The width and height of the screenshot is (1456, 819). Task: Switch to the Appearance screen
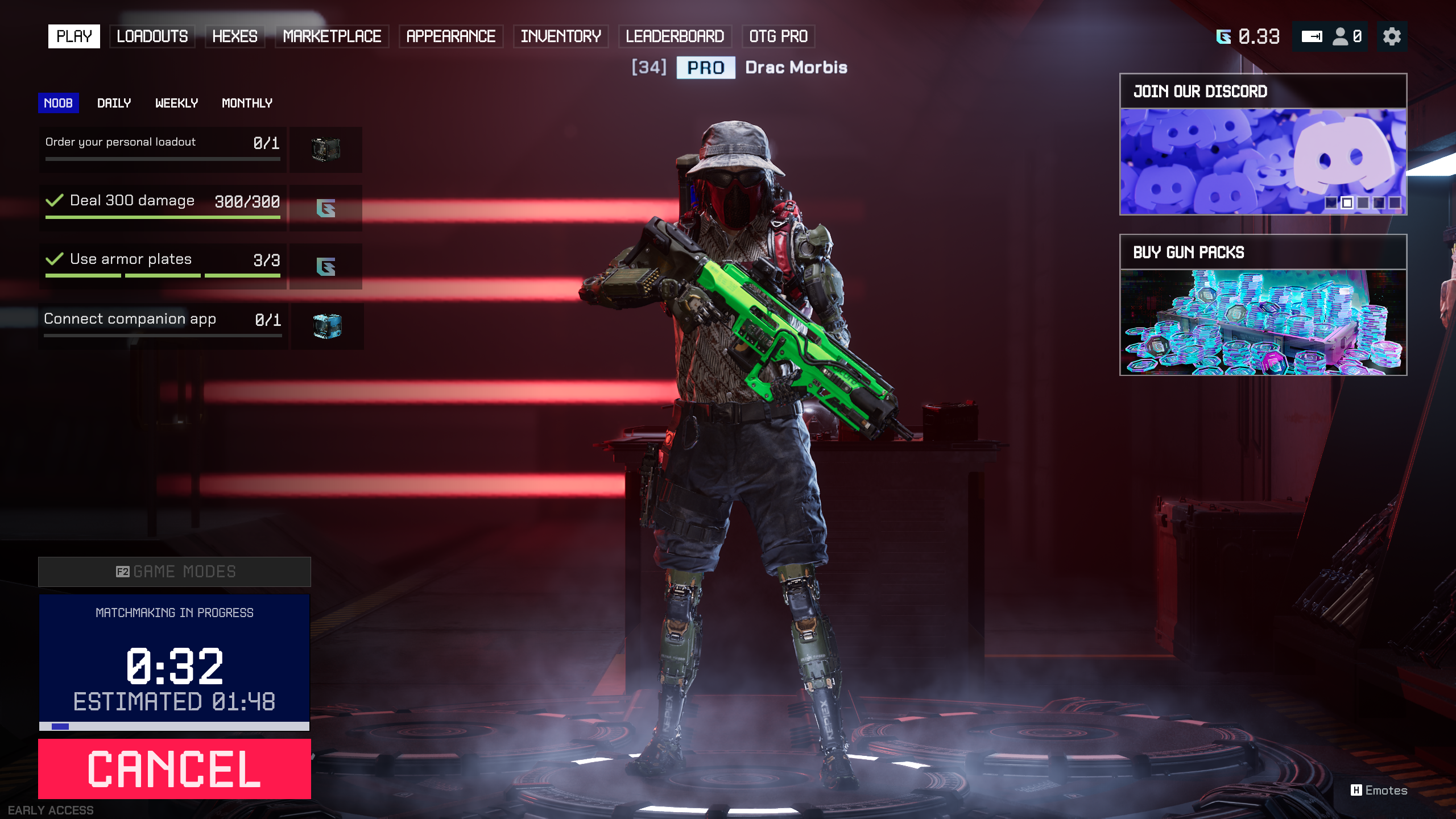450,36
